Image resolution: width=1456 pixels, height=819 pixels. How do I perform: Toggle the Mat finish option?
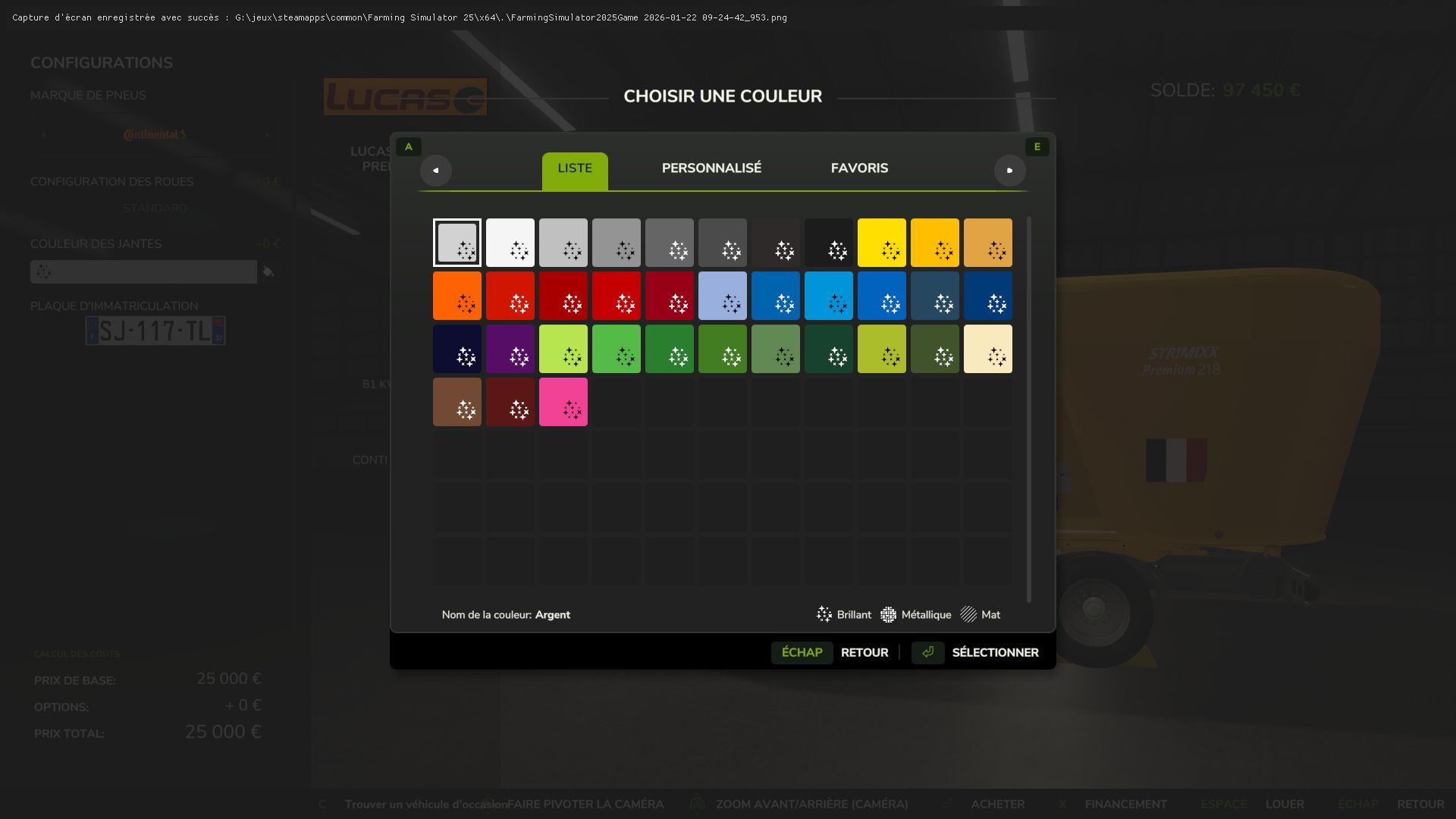(980, 615)
